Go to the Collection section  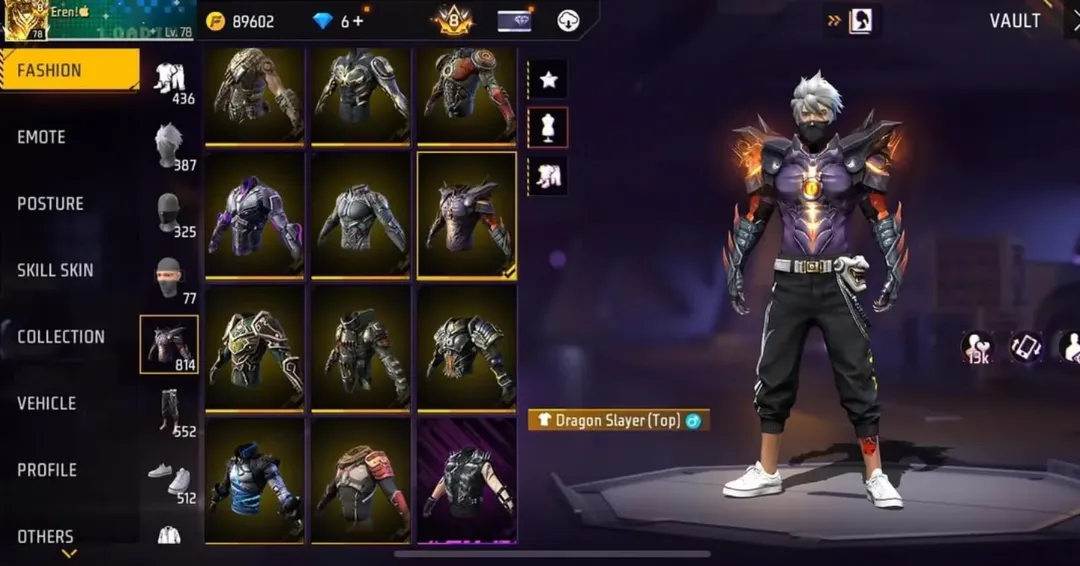point(60,337)
